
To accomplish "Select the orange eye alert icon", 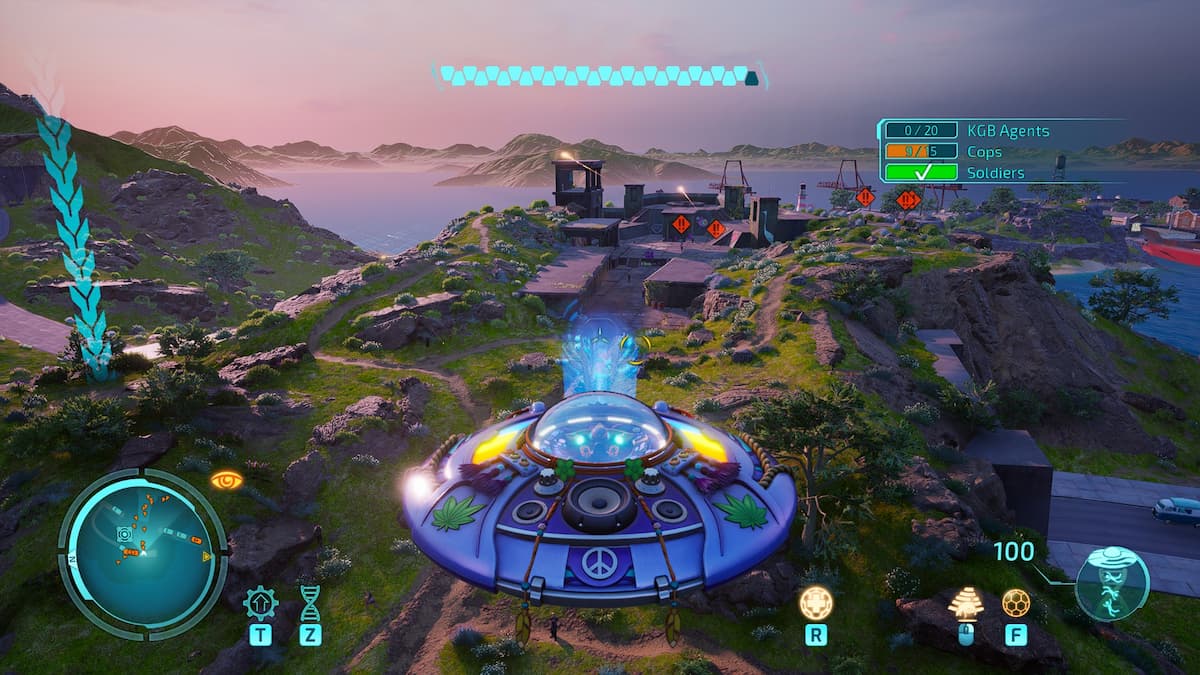I will pos(227,480).
